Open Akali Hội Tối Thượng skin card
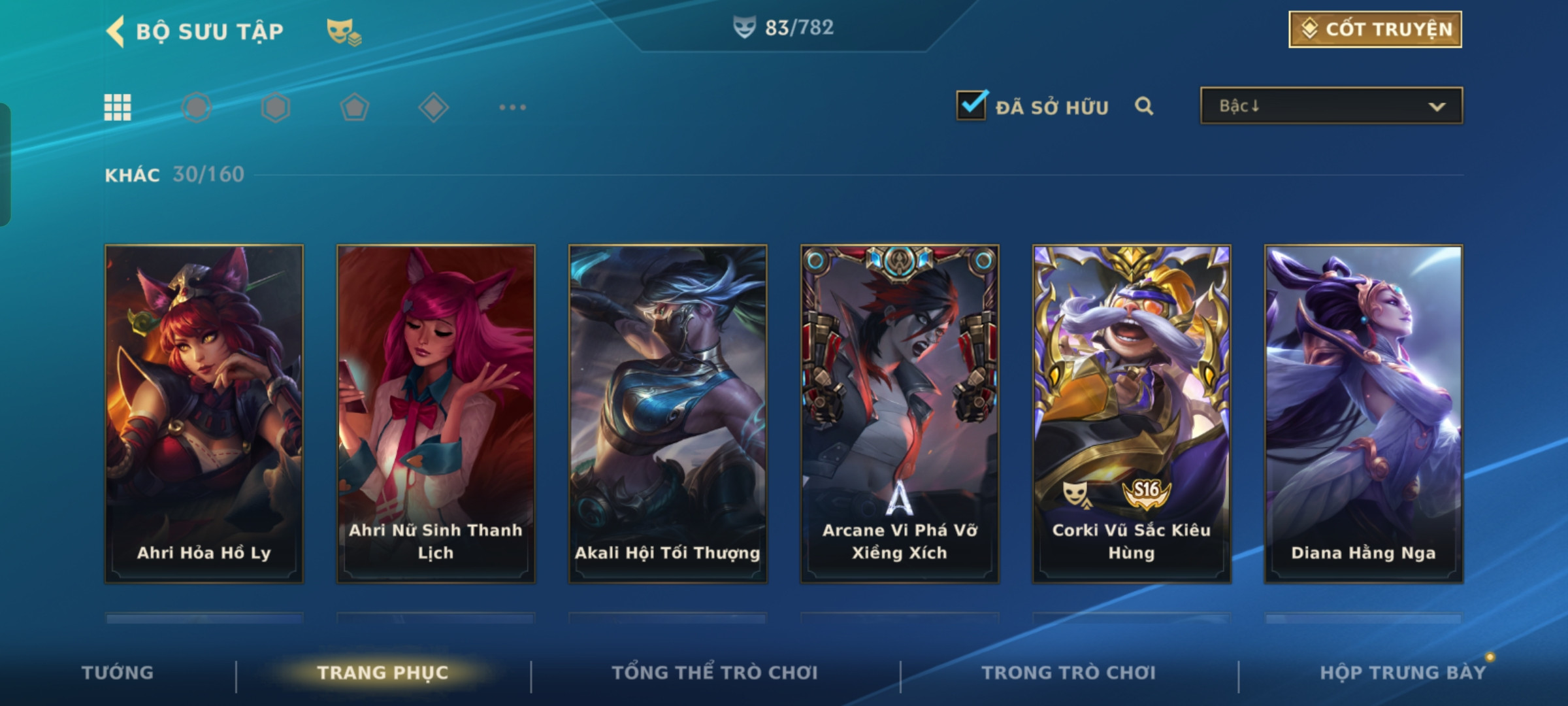 click(668, 413)
